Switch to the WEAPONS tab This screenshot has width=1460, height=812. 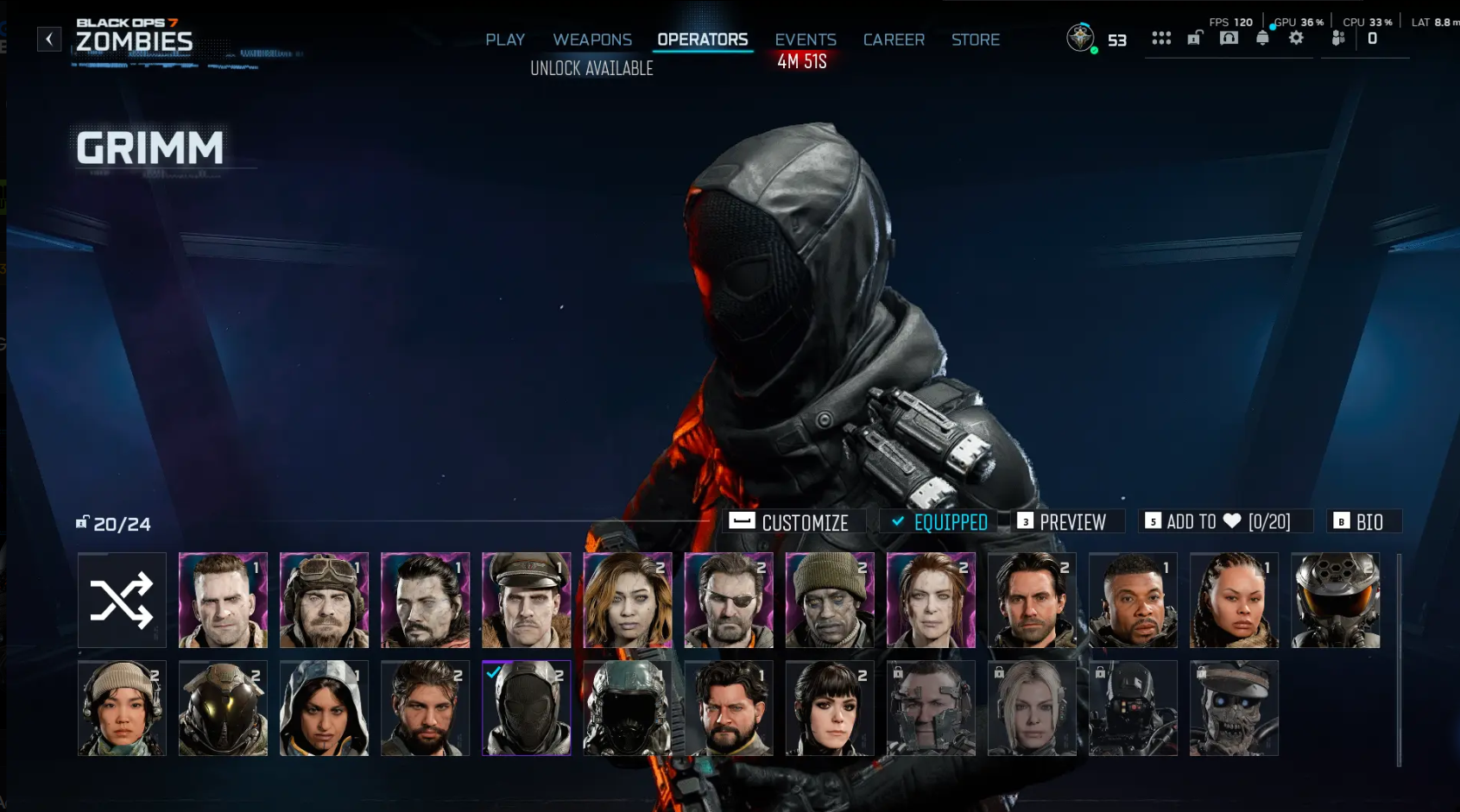[592, 40]
